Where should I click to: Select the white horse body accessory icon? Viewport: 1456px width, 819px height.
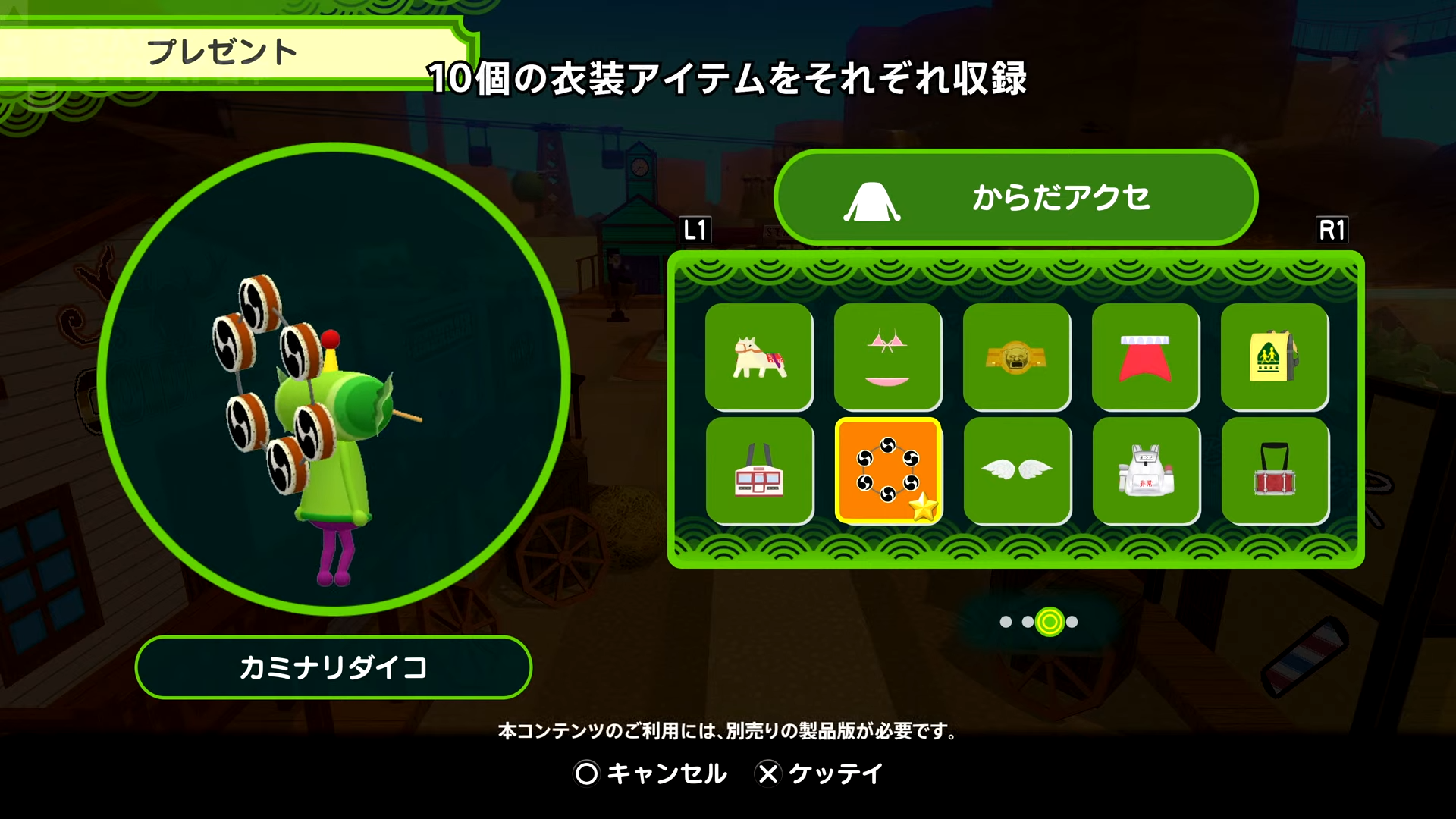click(x=761, y=358)
